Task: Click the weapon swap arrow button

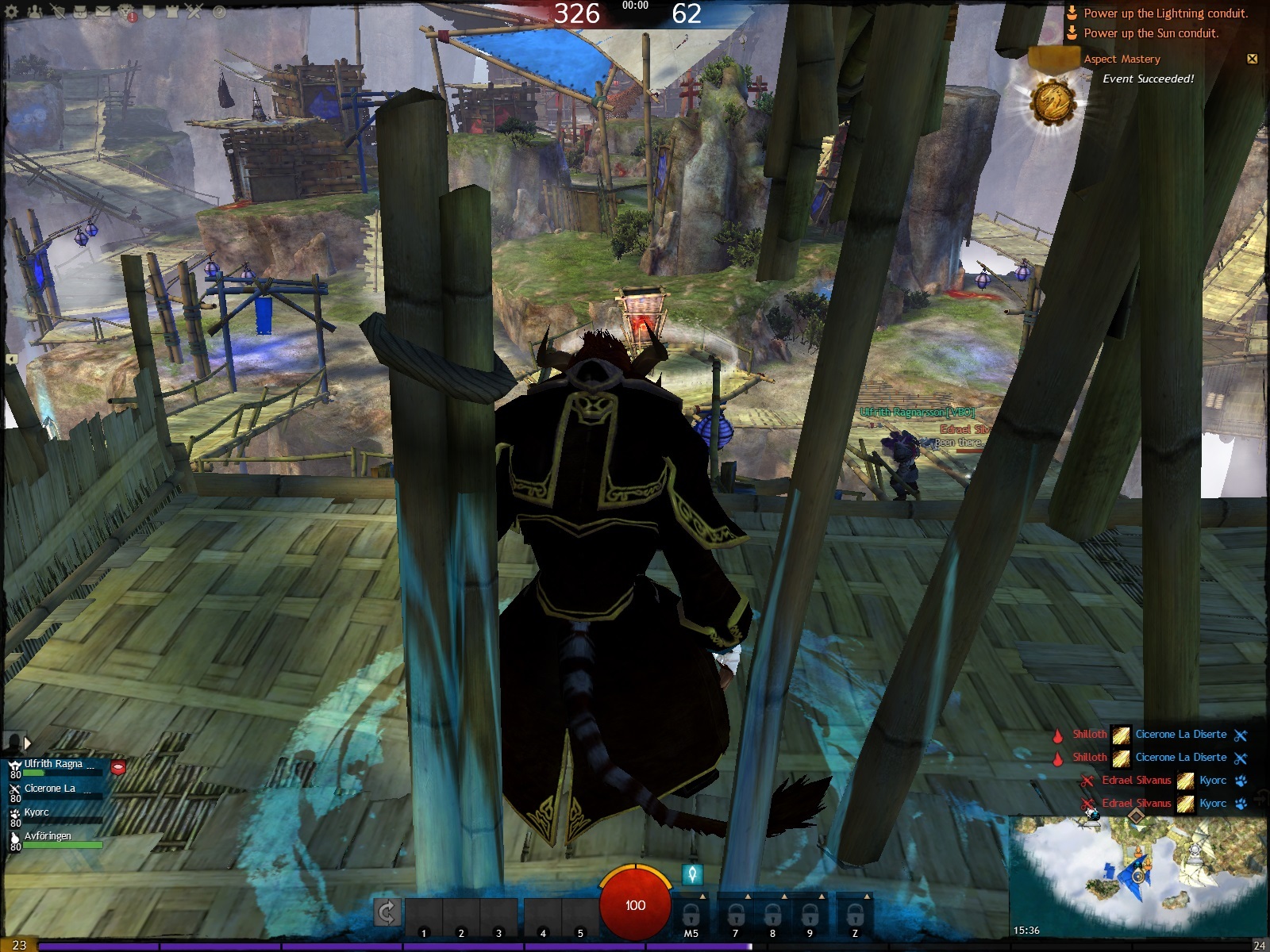Action: point(387,913)
